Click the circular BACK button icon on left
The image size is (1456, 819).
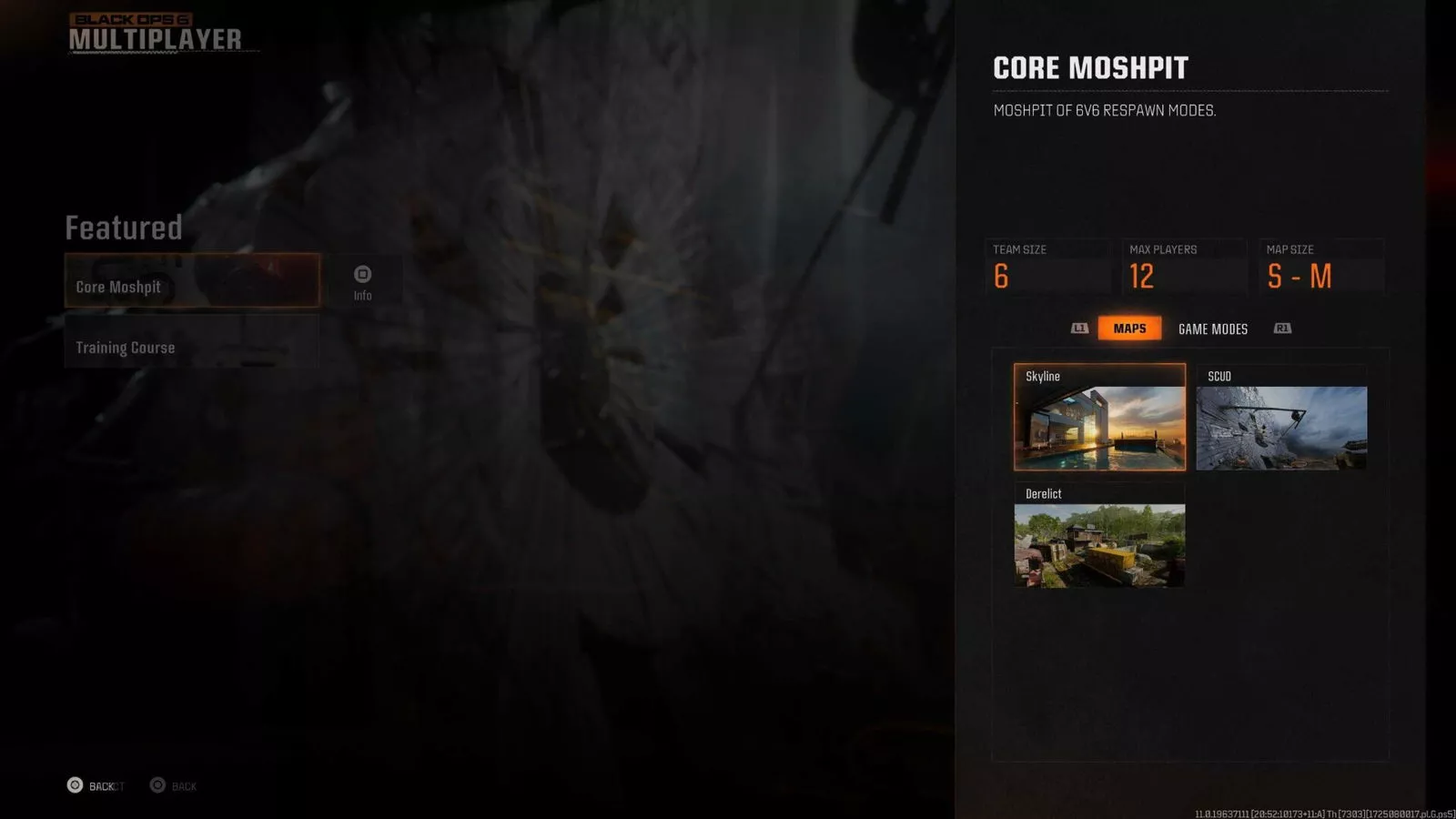point(75,784)
